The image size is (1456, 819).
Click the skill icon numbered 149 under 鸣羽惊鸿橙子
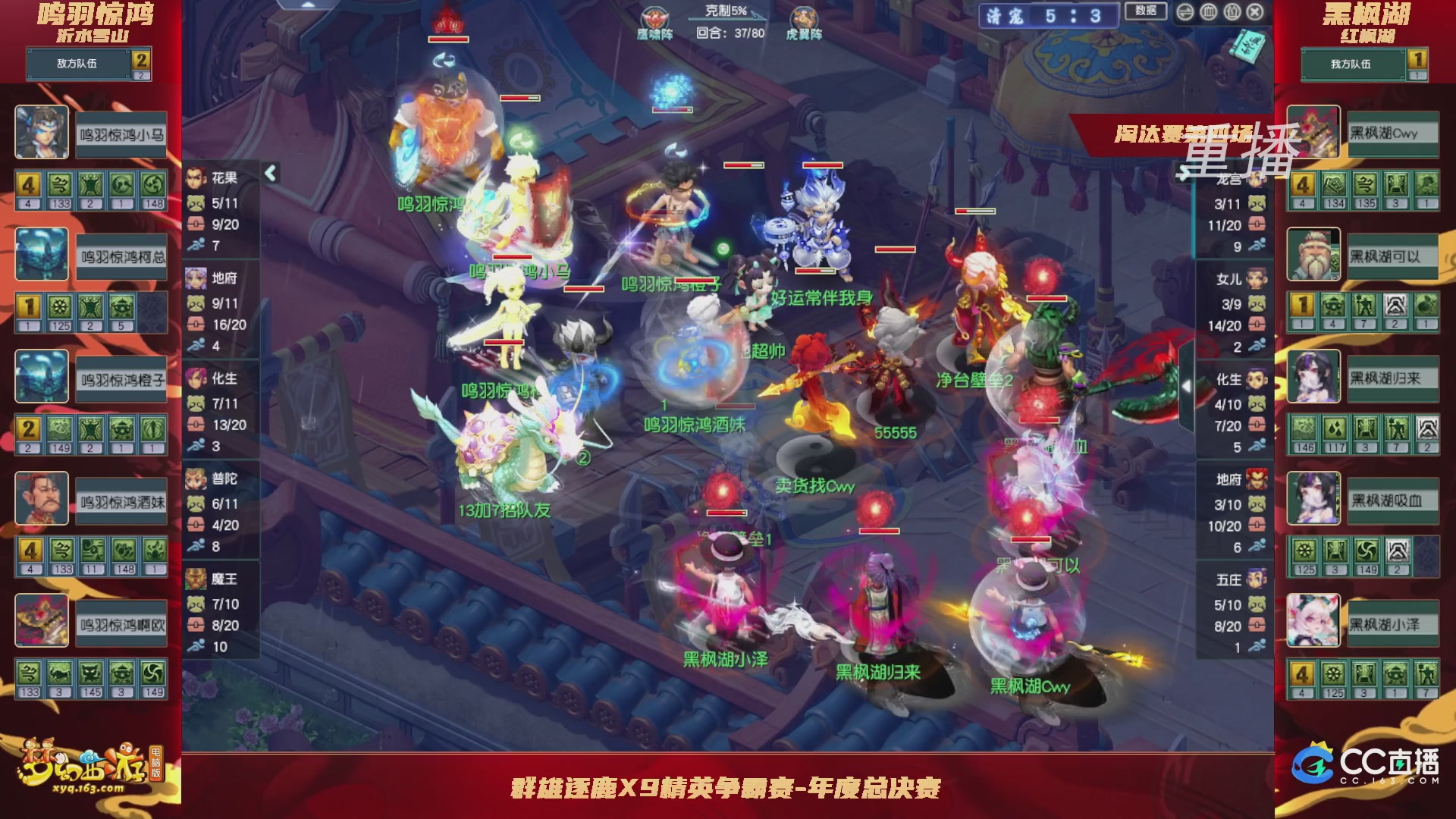coord(60,429)
